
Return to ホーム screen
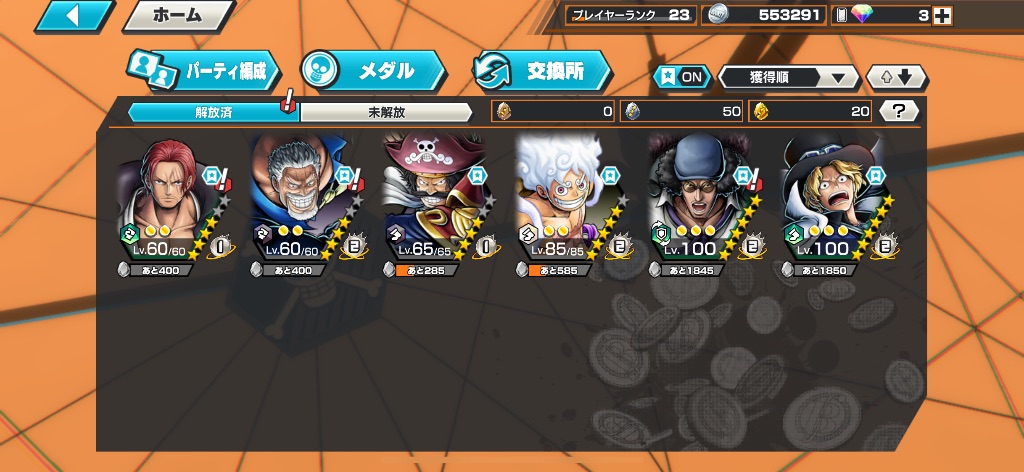coord(178,15)
